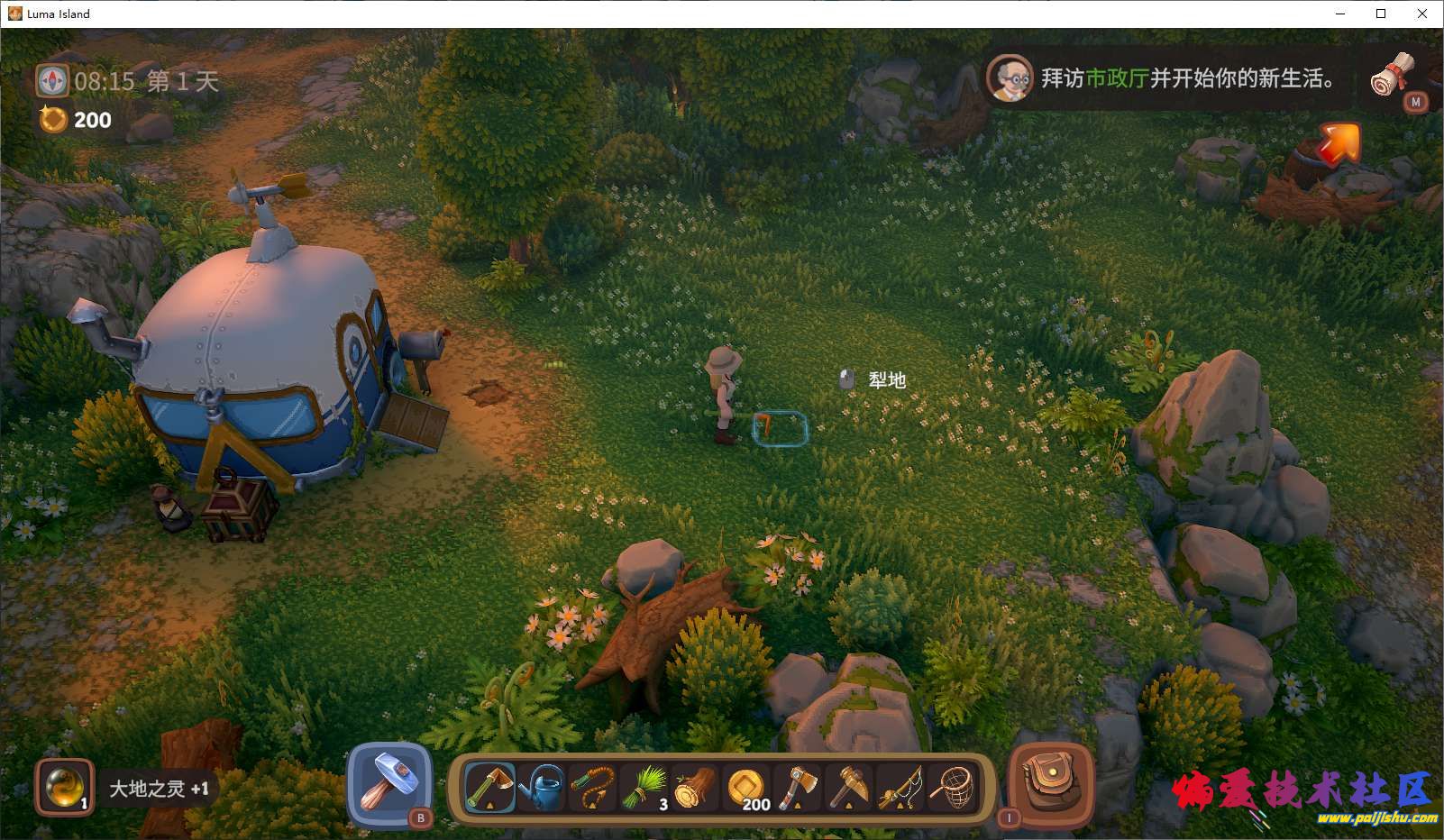1444x840 pixels.
Task: Click the earth spirit orb icon
Action: pyautogui.click(x=64, y=787)
